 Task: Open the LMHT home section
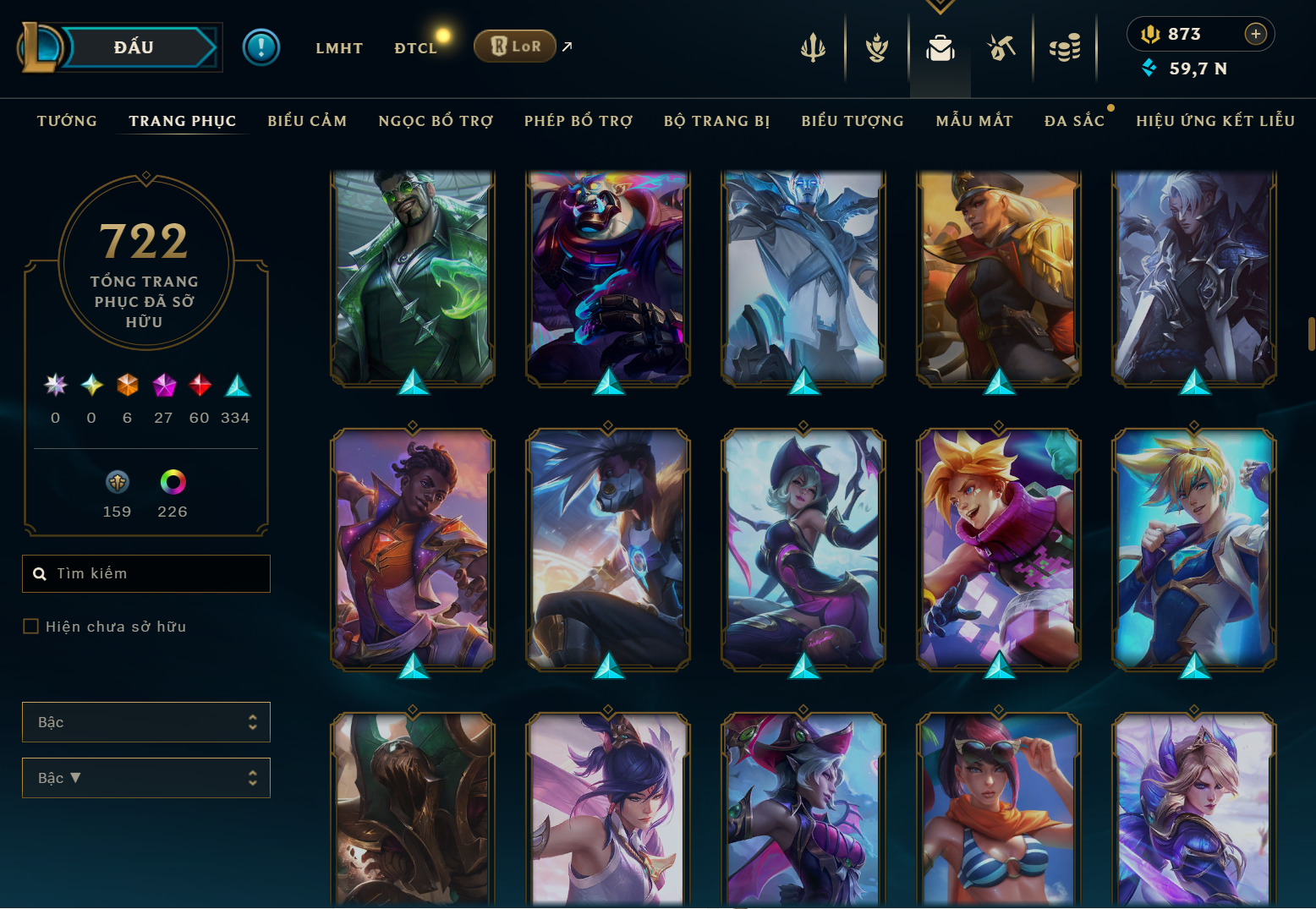339,48
